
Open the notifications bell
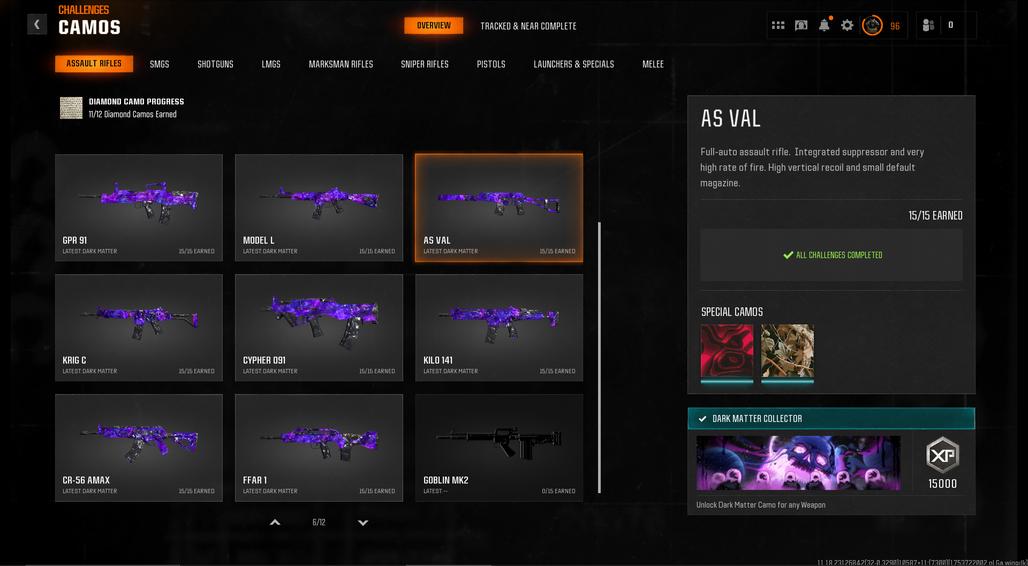tap(825, 25)
